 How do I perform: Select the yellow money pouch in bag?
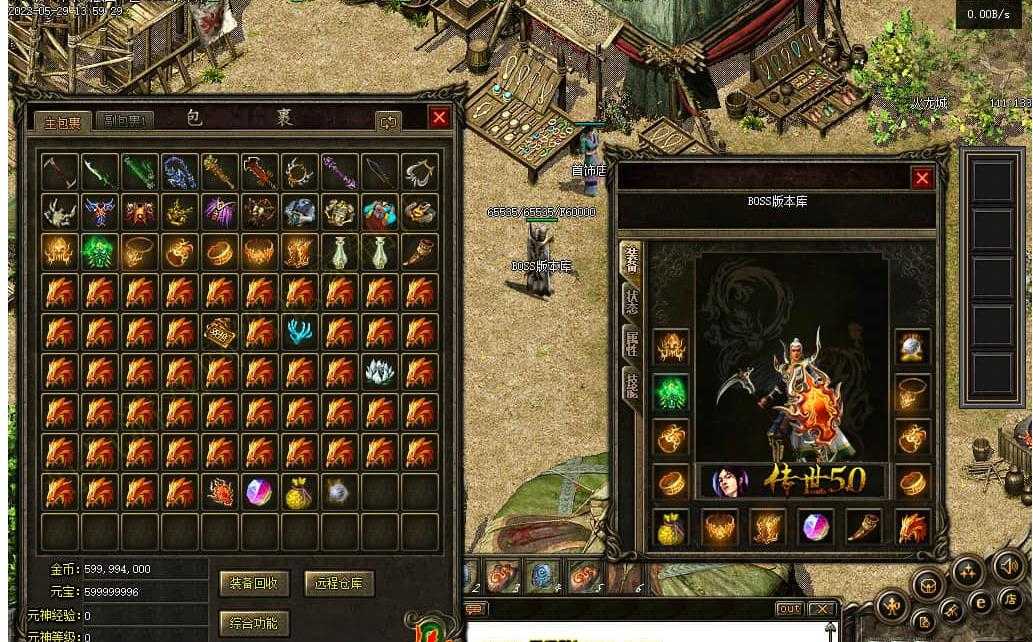point(300,491)
